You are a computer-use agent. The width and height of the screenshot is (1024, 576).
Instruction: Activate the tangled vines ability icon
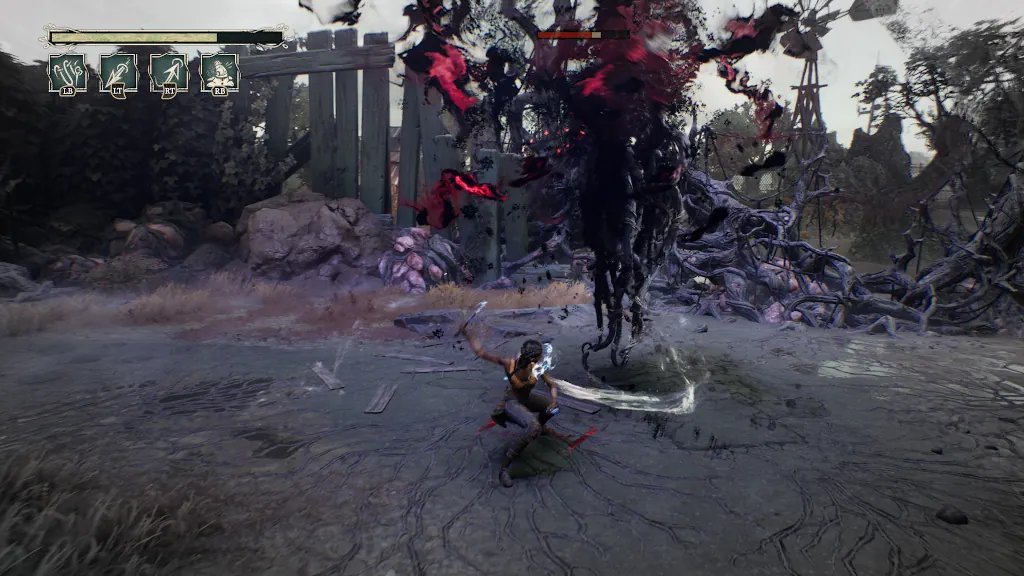67,72
